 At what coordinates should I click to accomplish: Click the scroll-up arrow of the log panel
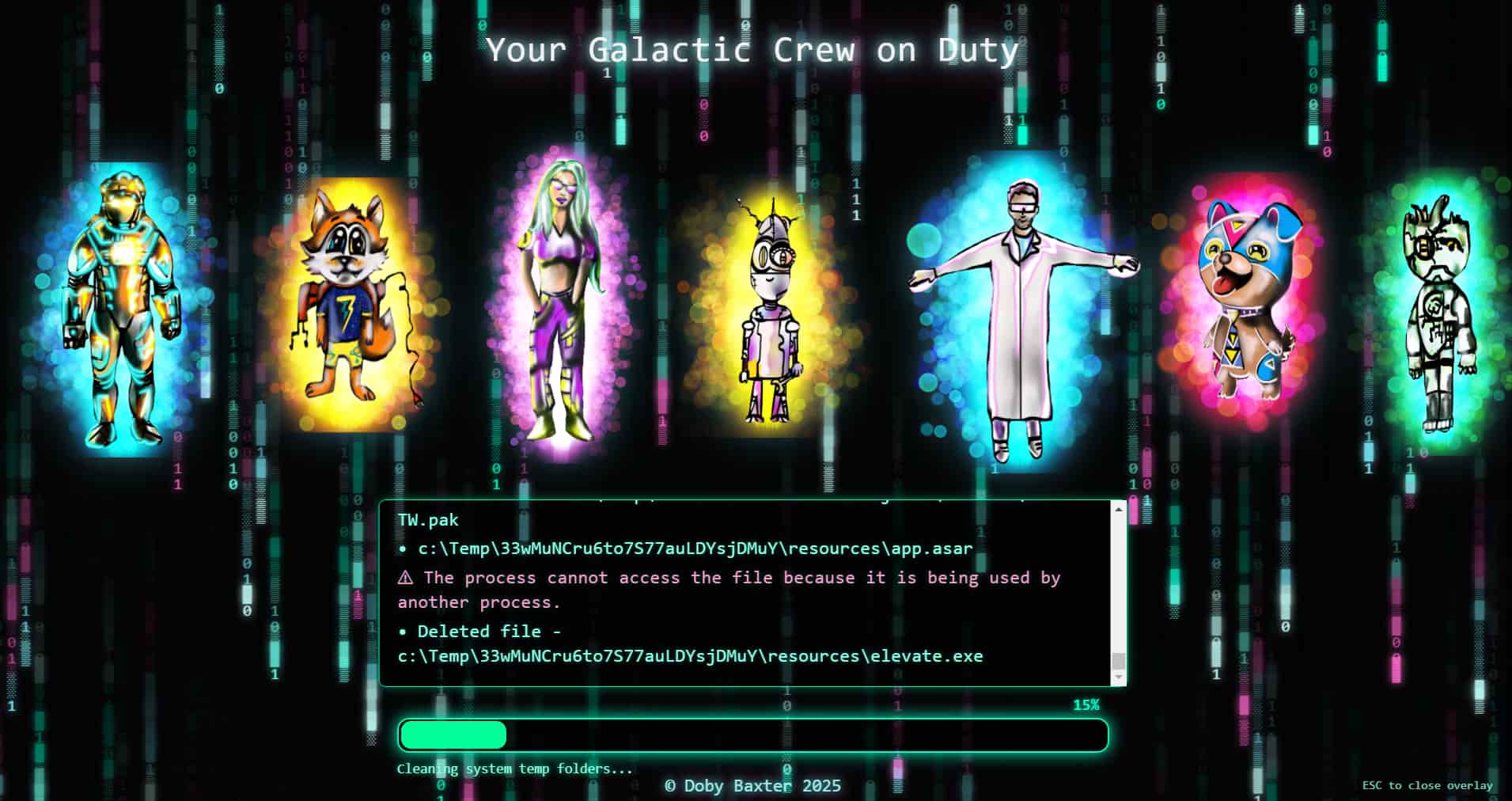(1118, 511)
